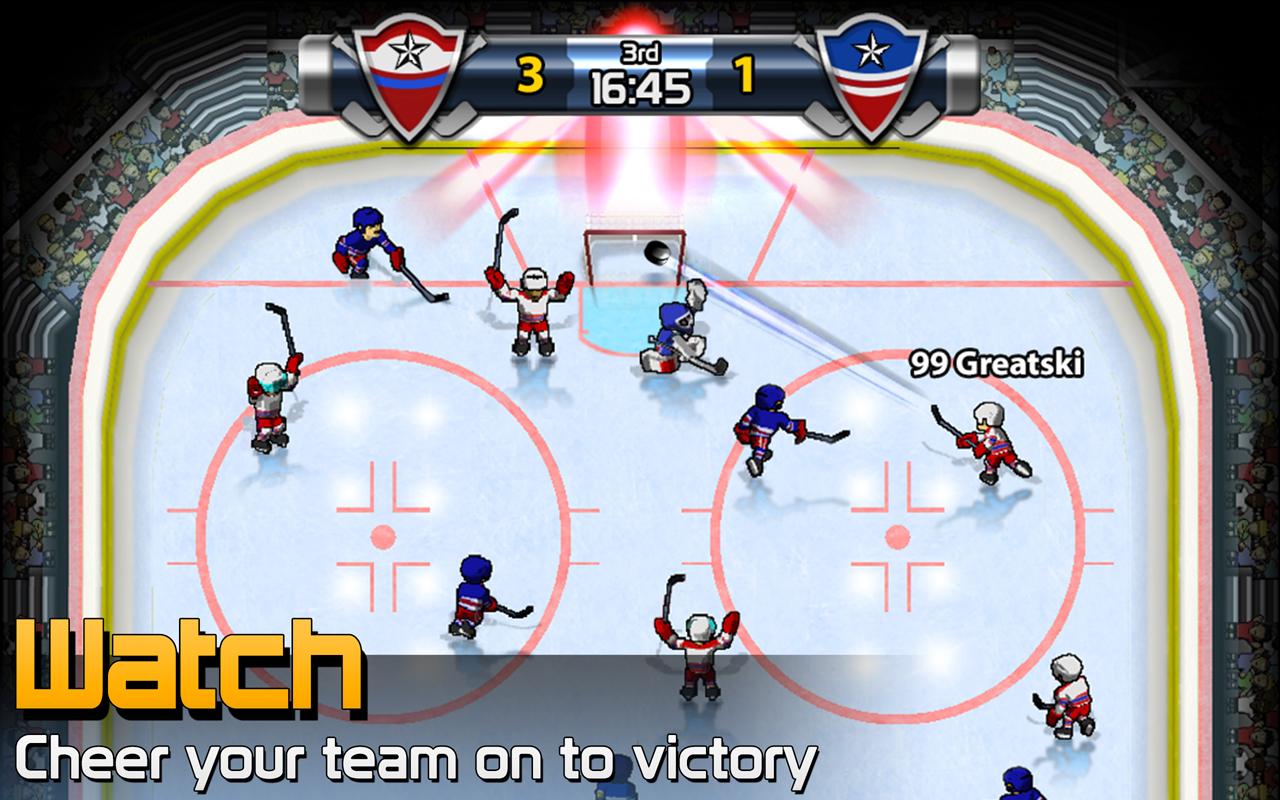Tap the puck near the goal net
This screenshot has width=1280, height=800.
tap(658, 254)
